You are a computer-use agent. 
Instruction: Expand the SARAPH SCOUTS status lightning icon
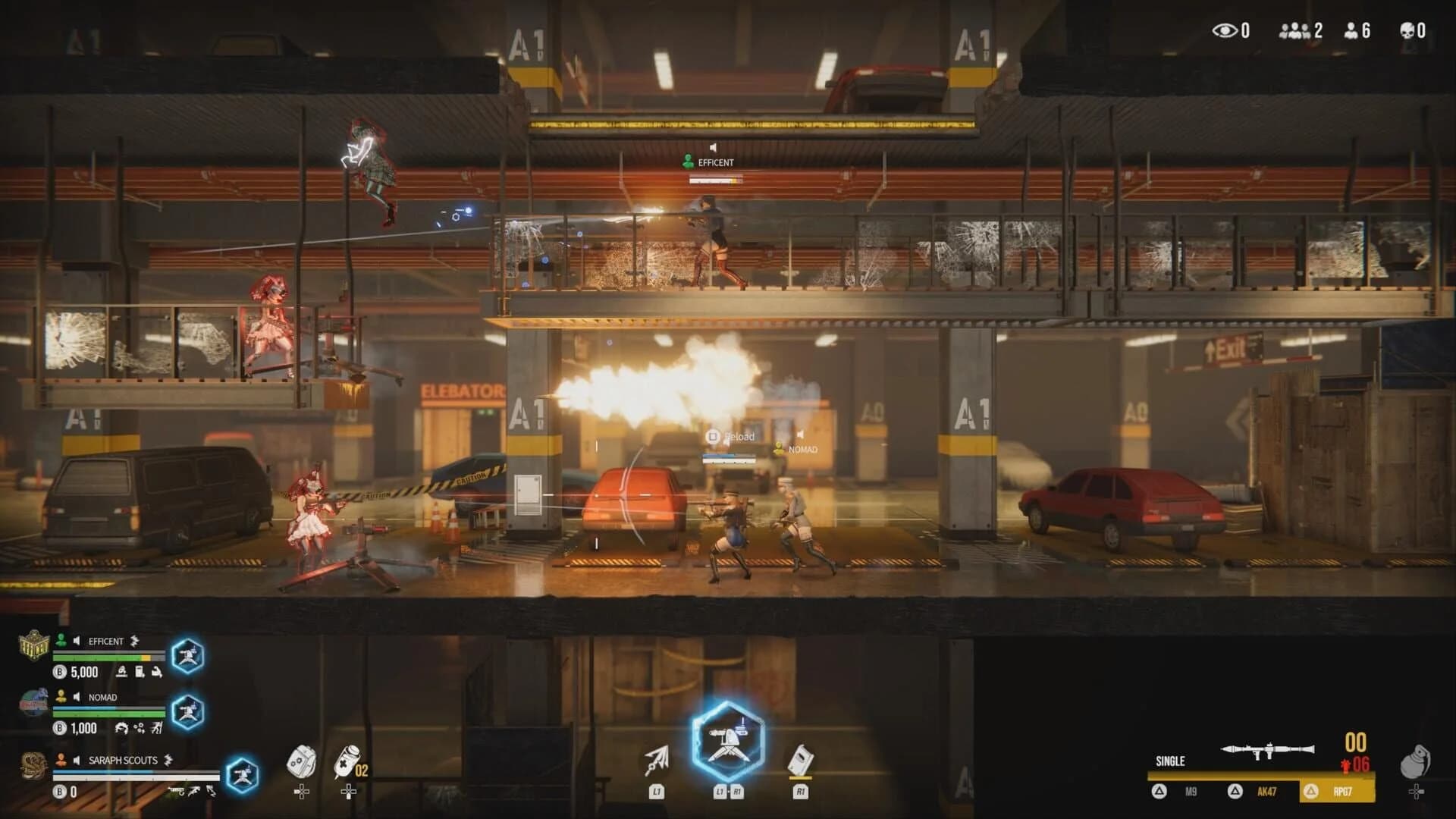pos(167,761)
